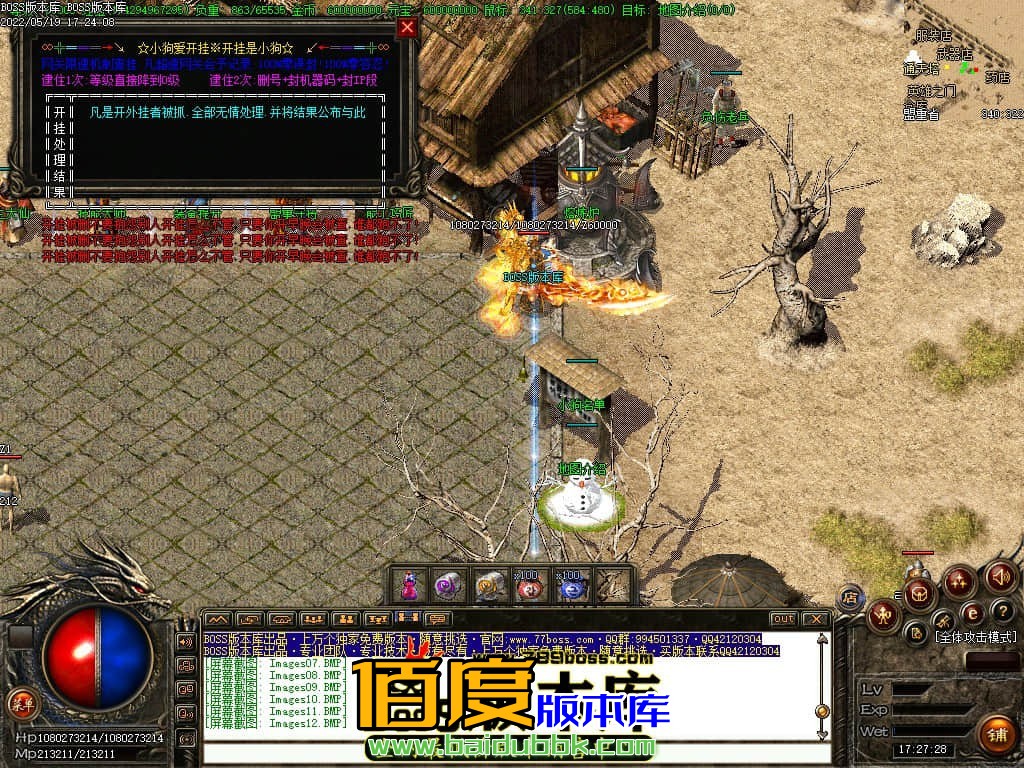Use the red x100 potion bundle
The image size is (1024, 768).
529,586
